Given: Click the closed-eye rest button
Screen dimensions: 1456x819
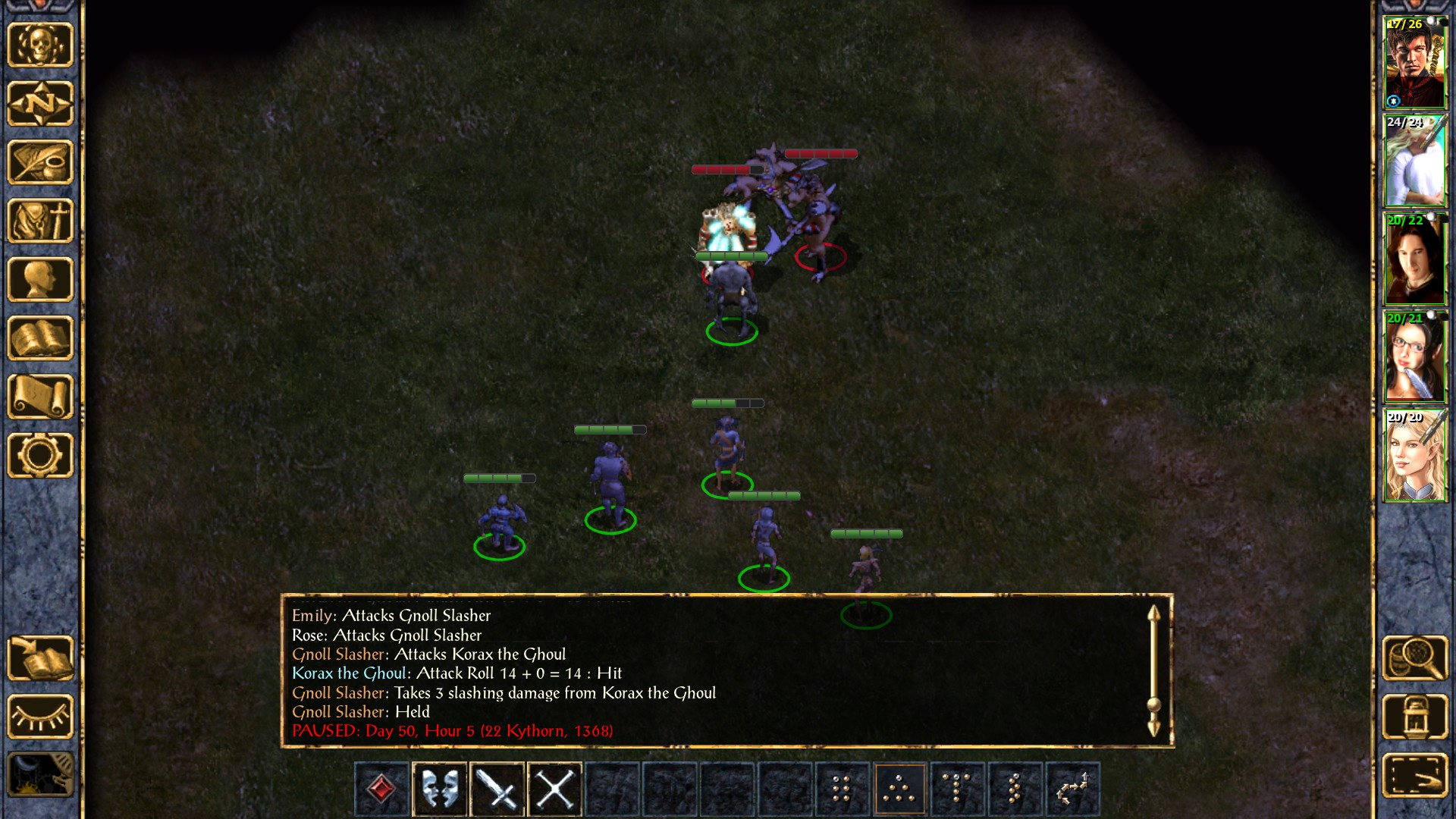Looking at the screenshot, I should point(40,717).
